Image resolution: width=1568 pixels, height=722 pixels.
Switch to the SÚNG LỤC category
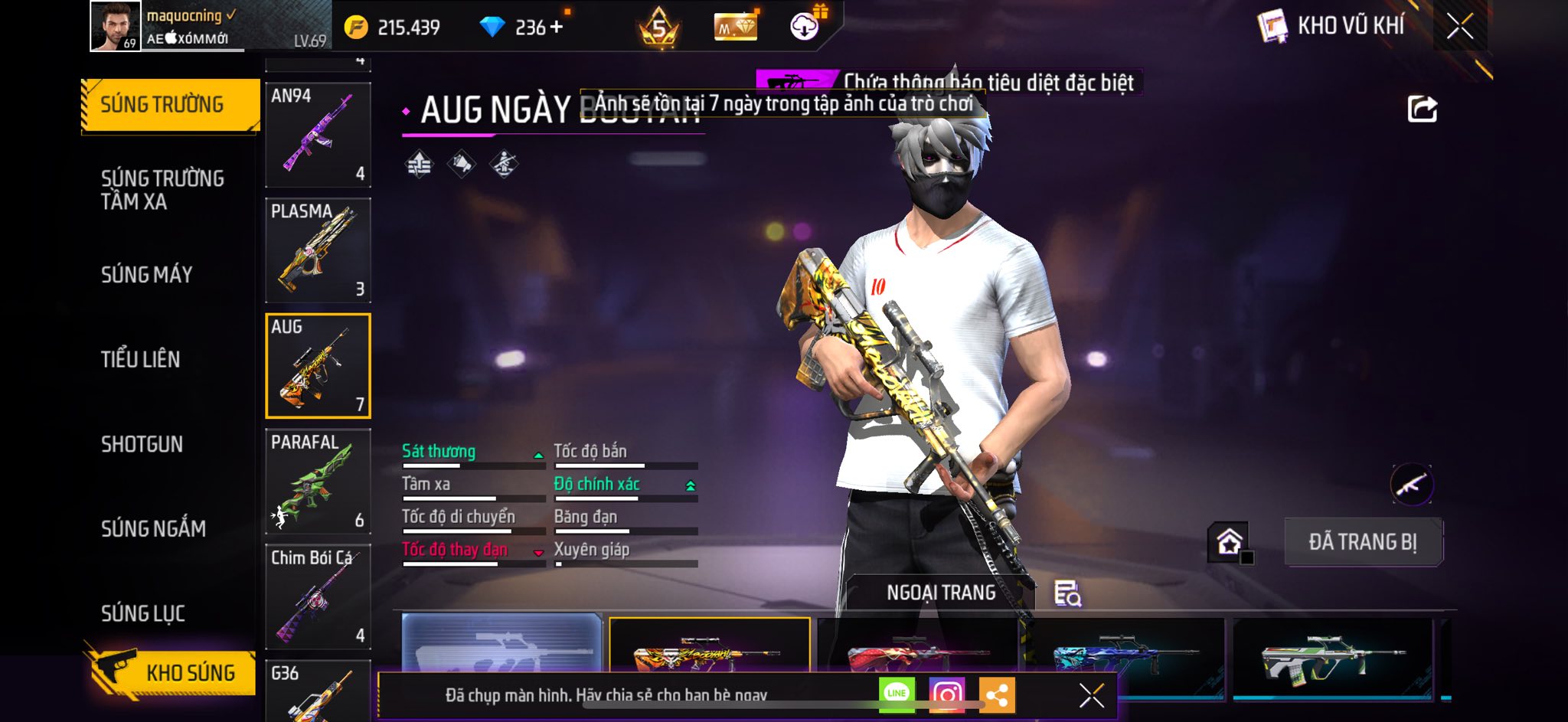pos(143,613)
